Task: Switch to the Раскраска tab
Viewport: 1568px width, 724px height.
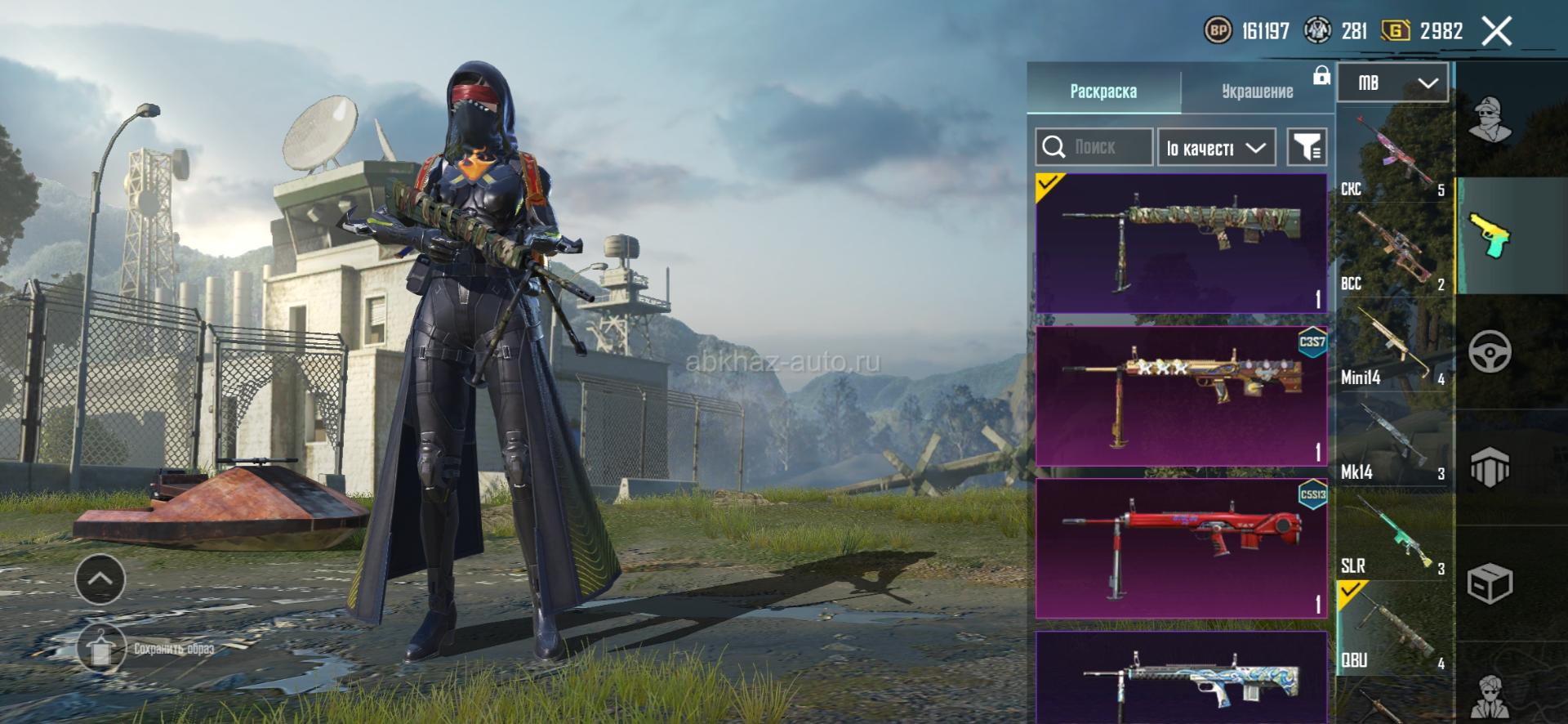Action: (1102, 91)
